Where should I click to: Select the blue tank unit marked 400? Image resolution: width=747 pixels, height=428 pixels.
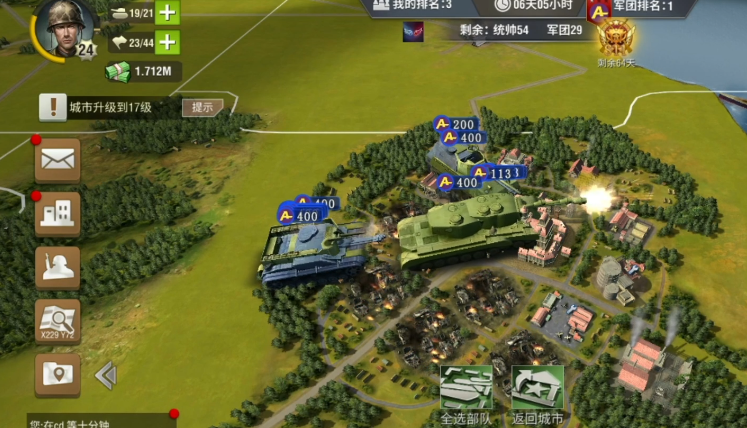(310, 252)
